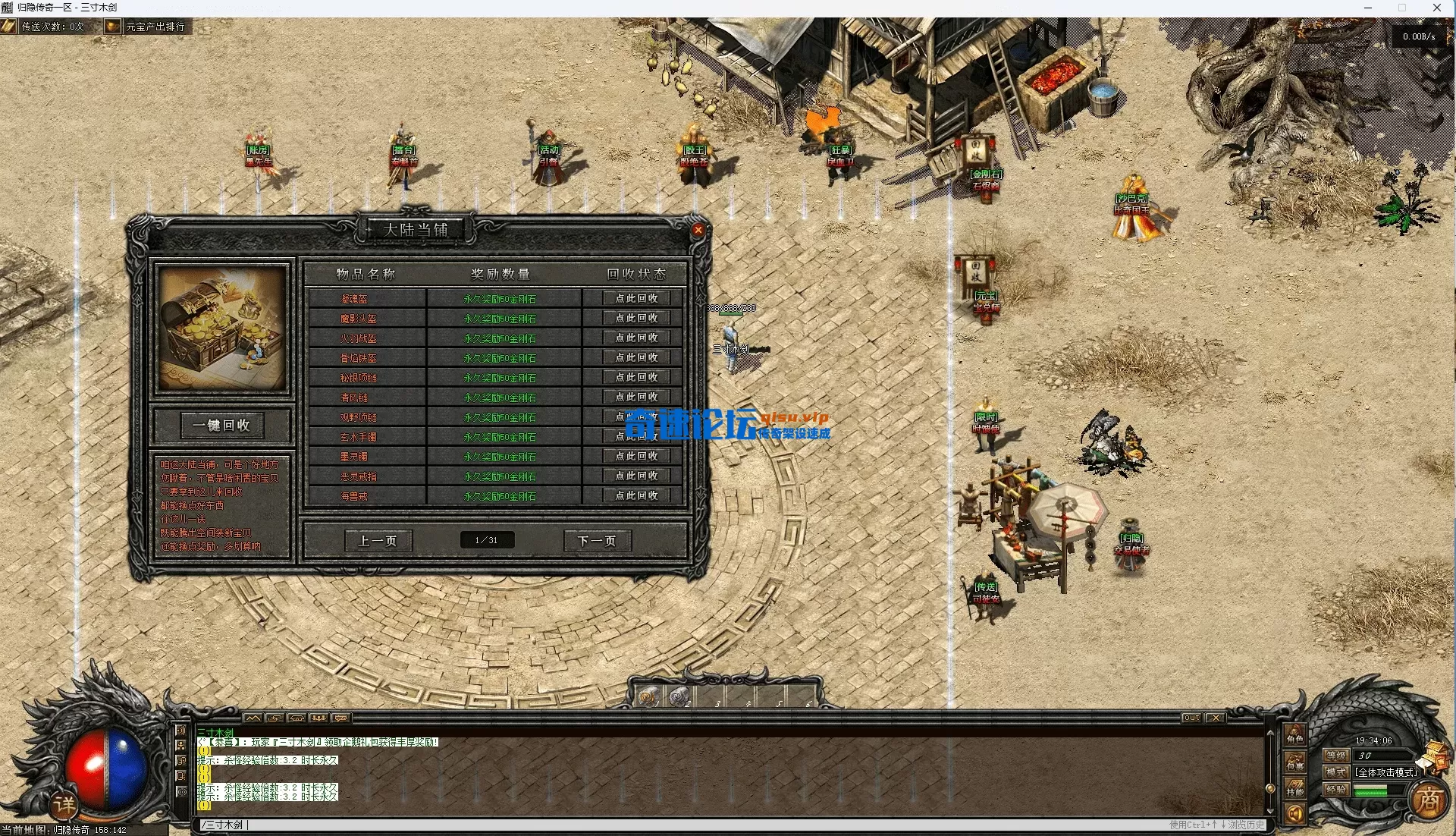This screenshot has height=836, width=1456.
Task: Open the 技能 skills panel
Action: tap(1294, 790)
